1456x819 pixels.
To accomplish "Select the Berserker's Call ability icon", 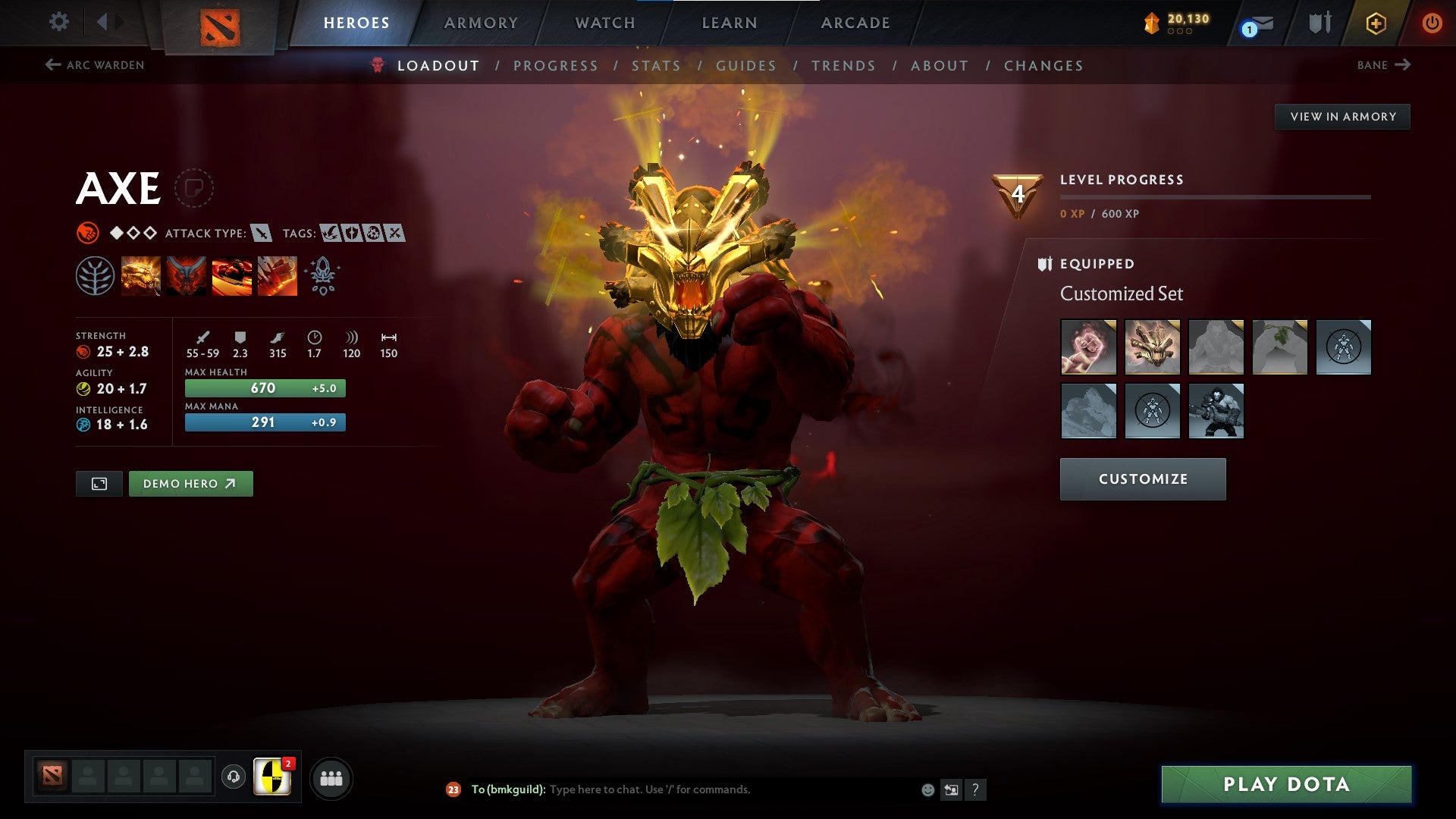I will coord(140,275).
